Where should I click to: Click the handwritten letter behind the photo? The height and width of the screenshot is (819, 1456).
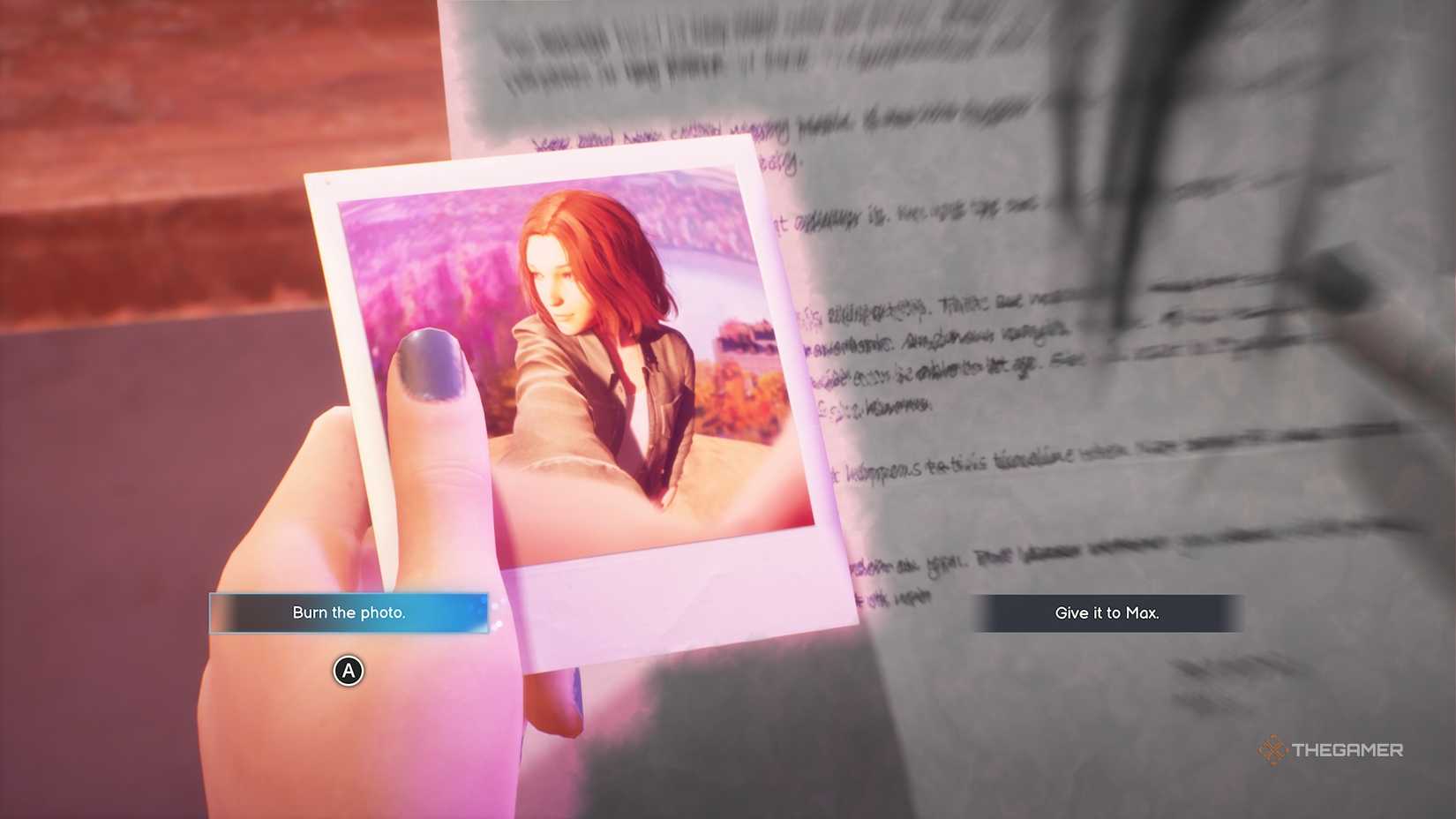click(971, 353)
